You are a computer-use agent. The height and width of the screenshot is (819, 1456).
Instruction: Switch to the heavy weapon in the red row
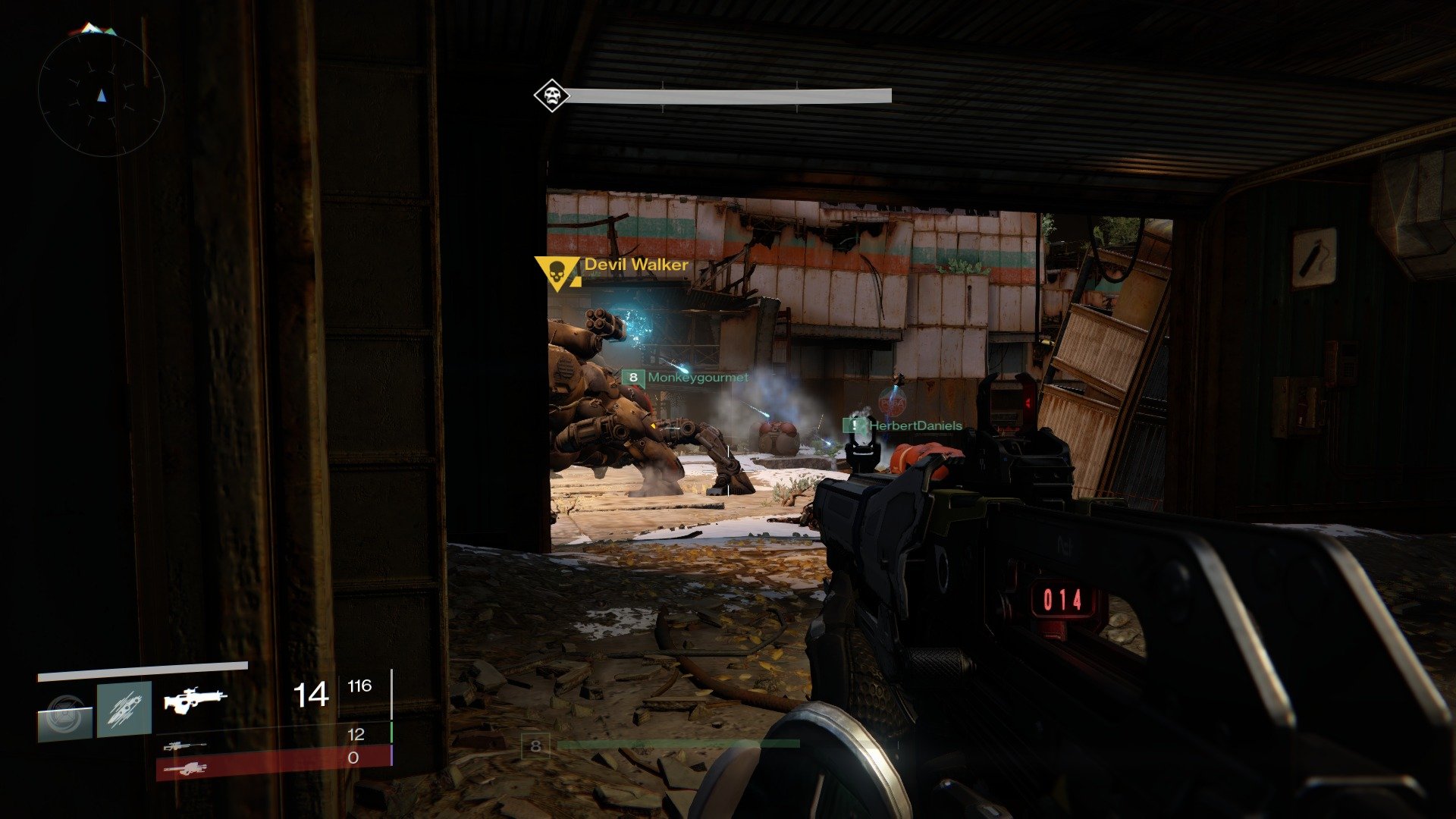[187, 769]
